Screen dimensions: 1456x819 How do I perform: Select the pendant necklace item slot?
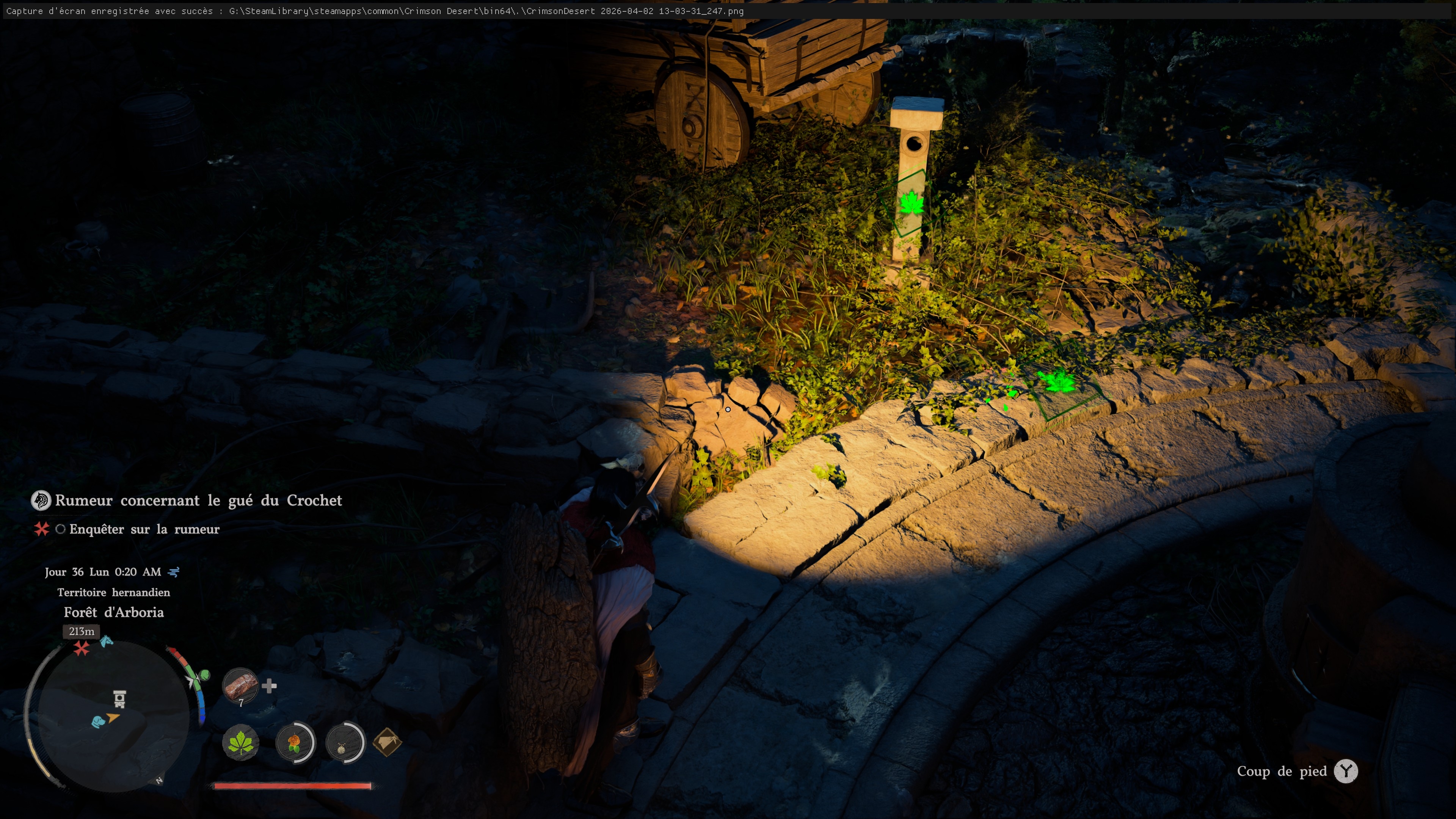pyautogui.click(x=344, y=742)
